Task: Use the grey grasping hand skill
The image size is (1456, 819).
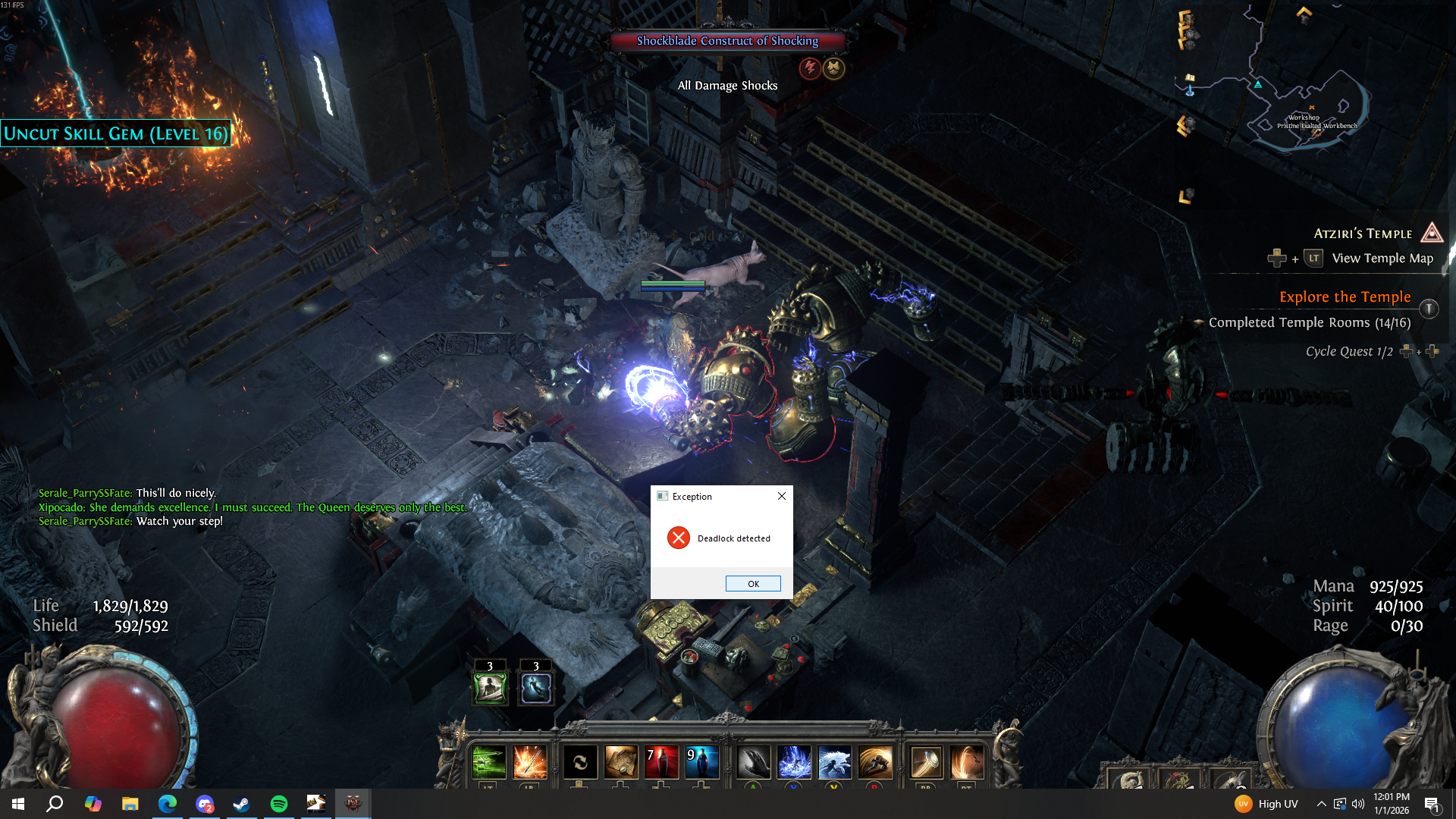Action: click(753, 761)
